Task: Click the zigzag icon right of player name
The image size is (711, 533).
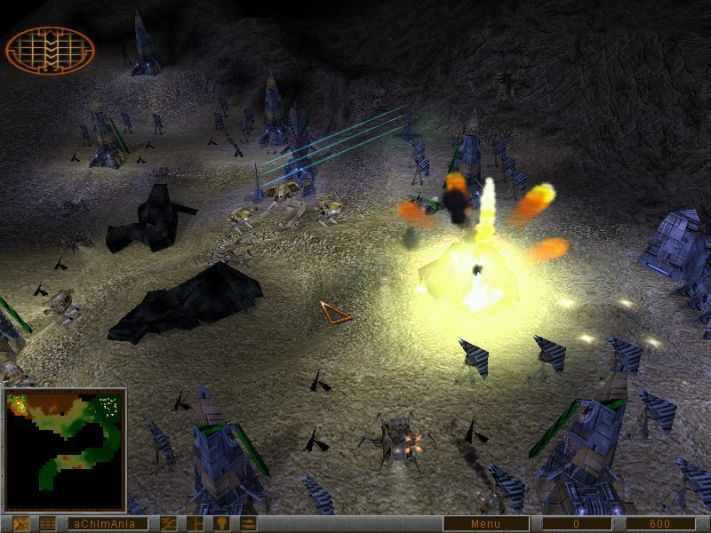Action: [169, 523]
